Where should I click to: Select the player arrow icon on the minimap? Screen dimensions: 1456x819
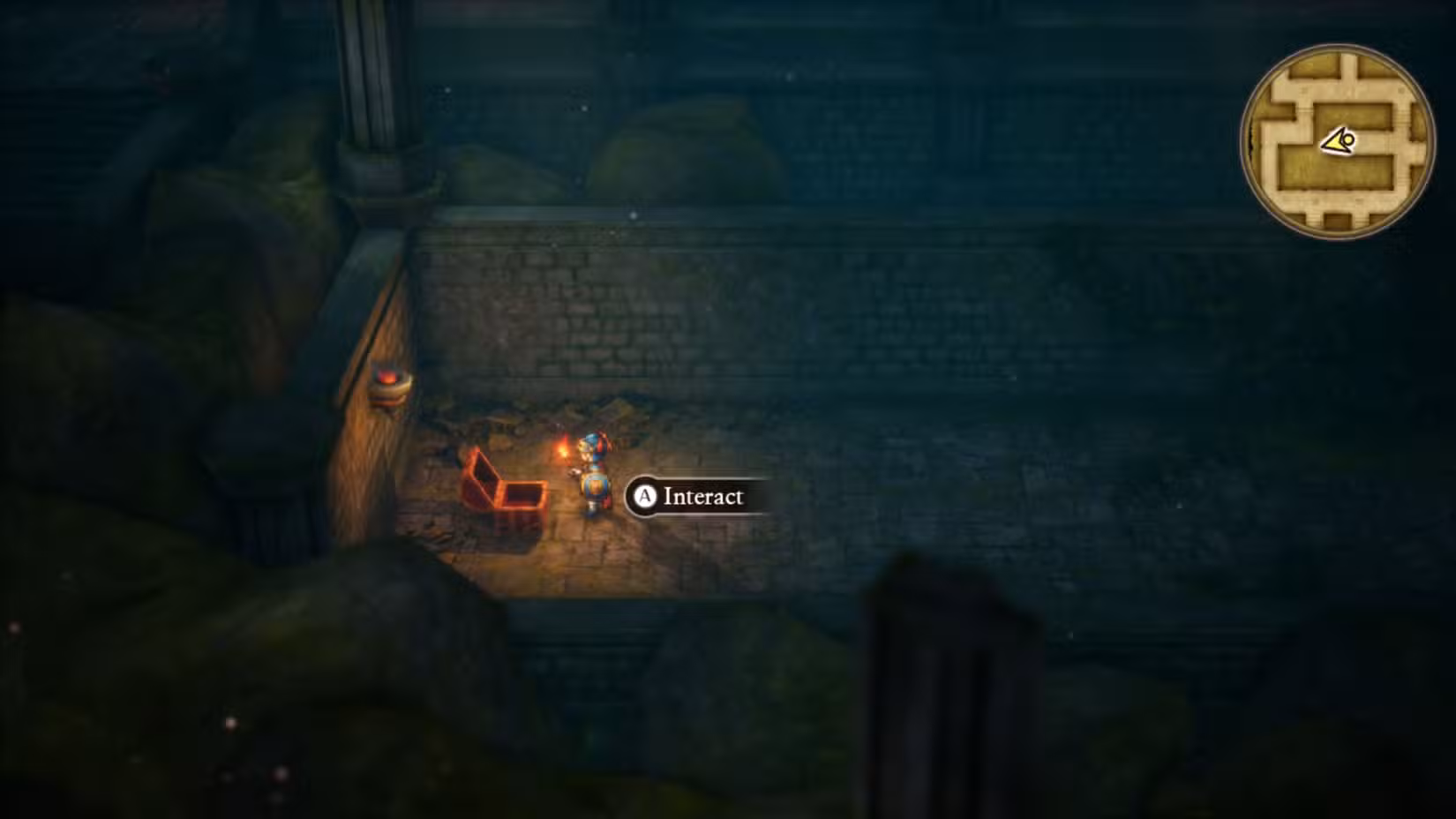pos(1337,141)
